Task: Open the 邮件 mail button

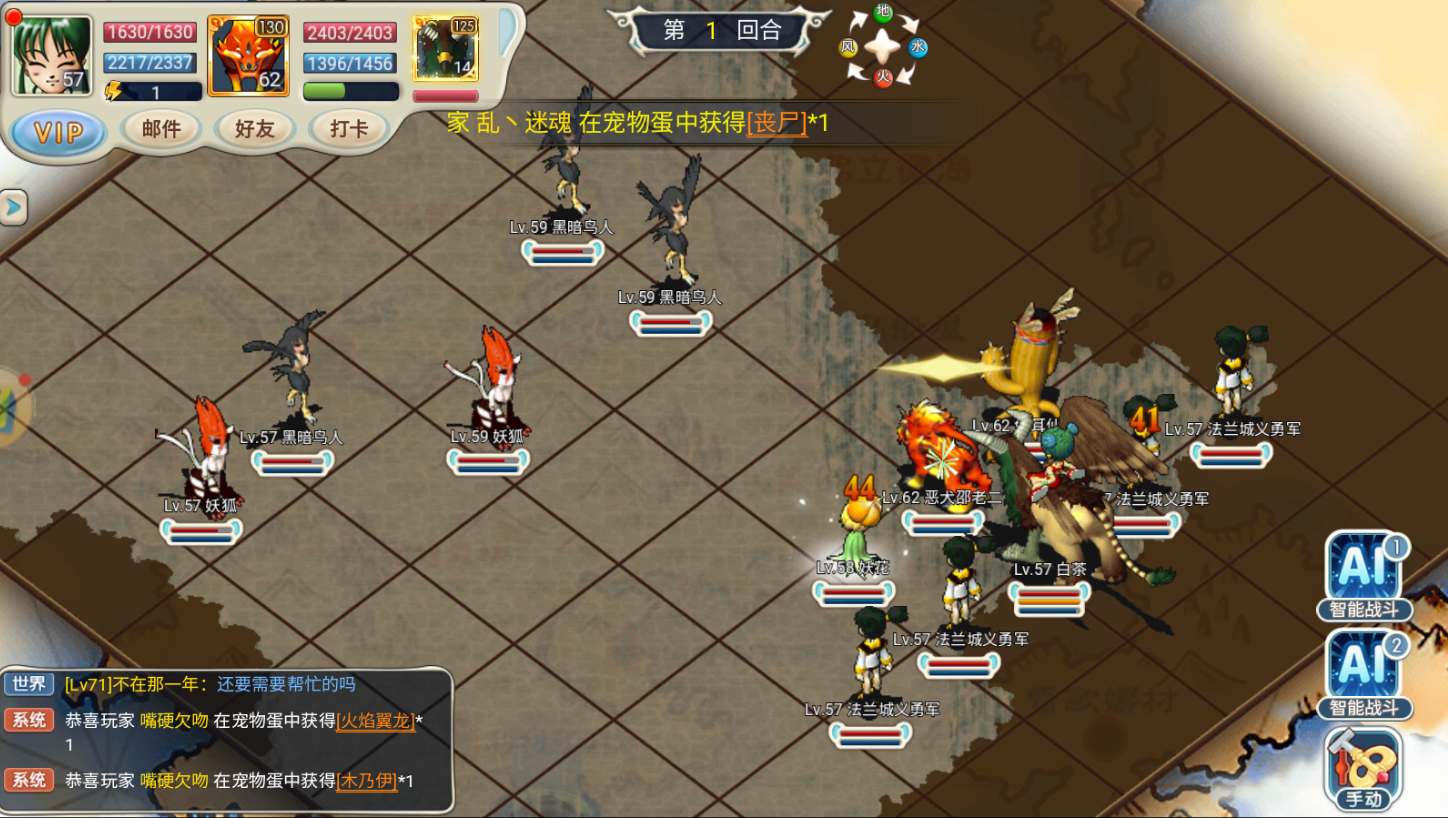Action: (161, 129)
